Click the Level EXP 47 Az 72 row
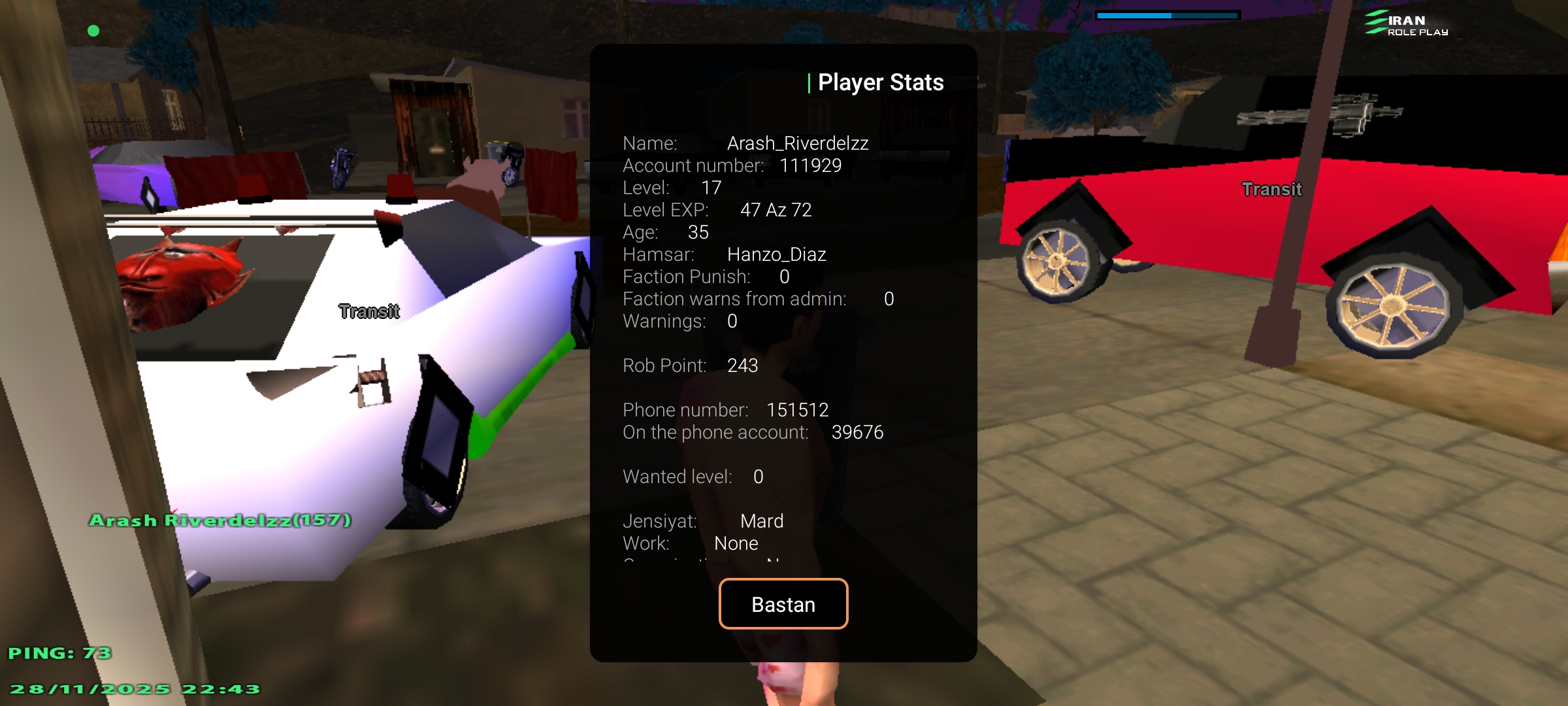The image size is (1568, 706). click(x=717, y=210)
